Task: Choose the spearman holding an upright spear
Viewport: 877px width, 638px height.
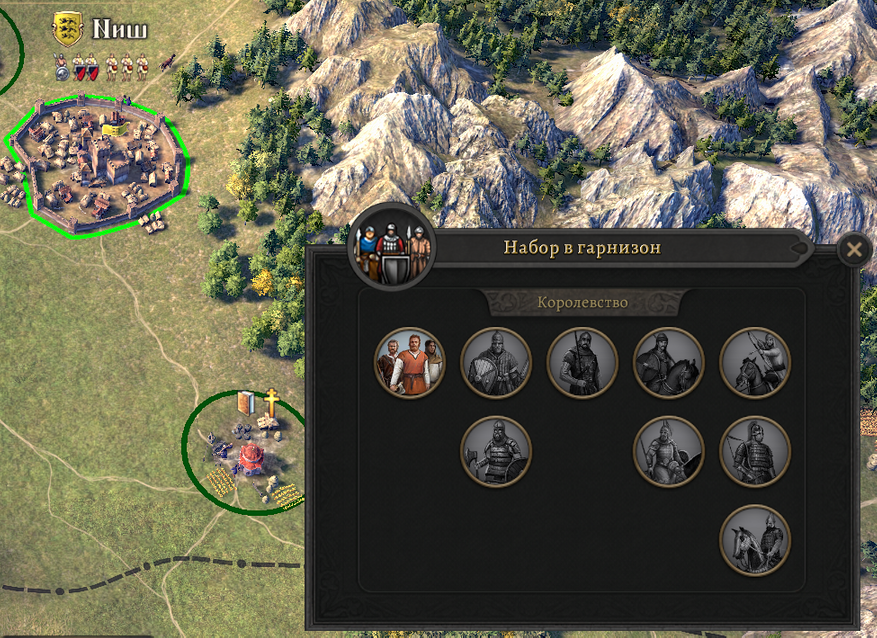Action: (x=583, y=362)
